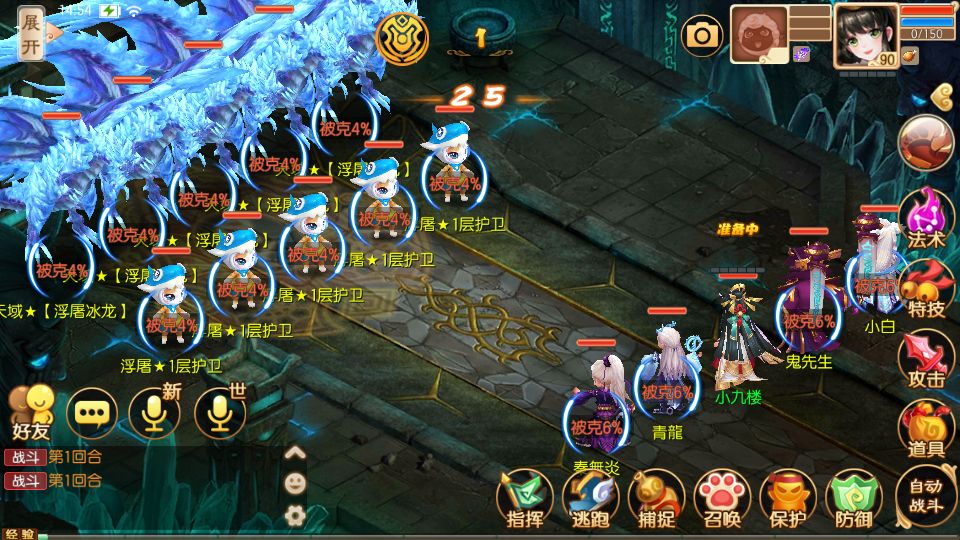This screenshot has width=960, height=540.
Task: Open the 好友 friends list
Action: 30,412
